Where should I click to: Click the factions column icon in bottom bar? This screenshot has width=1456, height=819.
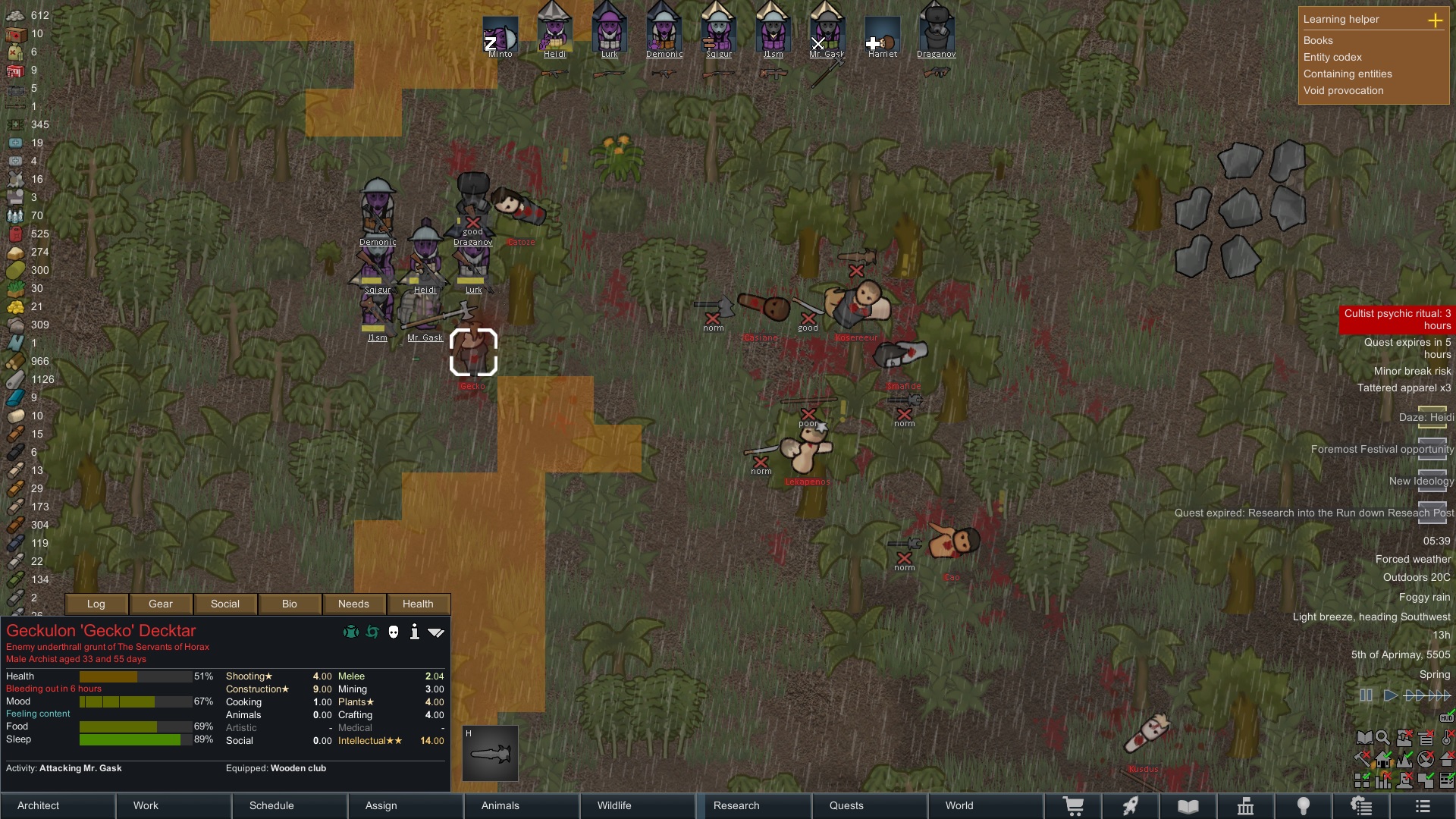pos(1245,805)
